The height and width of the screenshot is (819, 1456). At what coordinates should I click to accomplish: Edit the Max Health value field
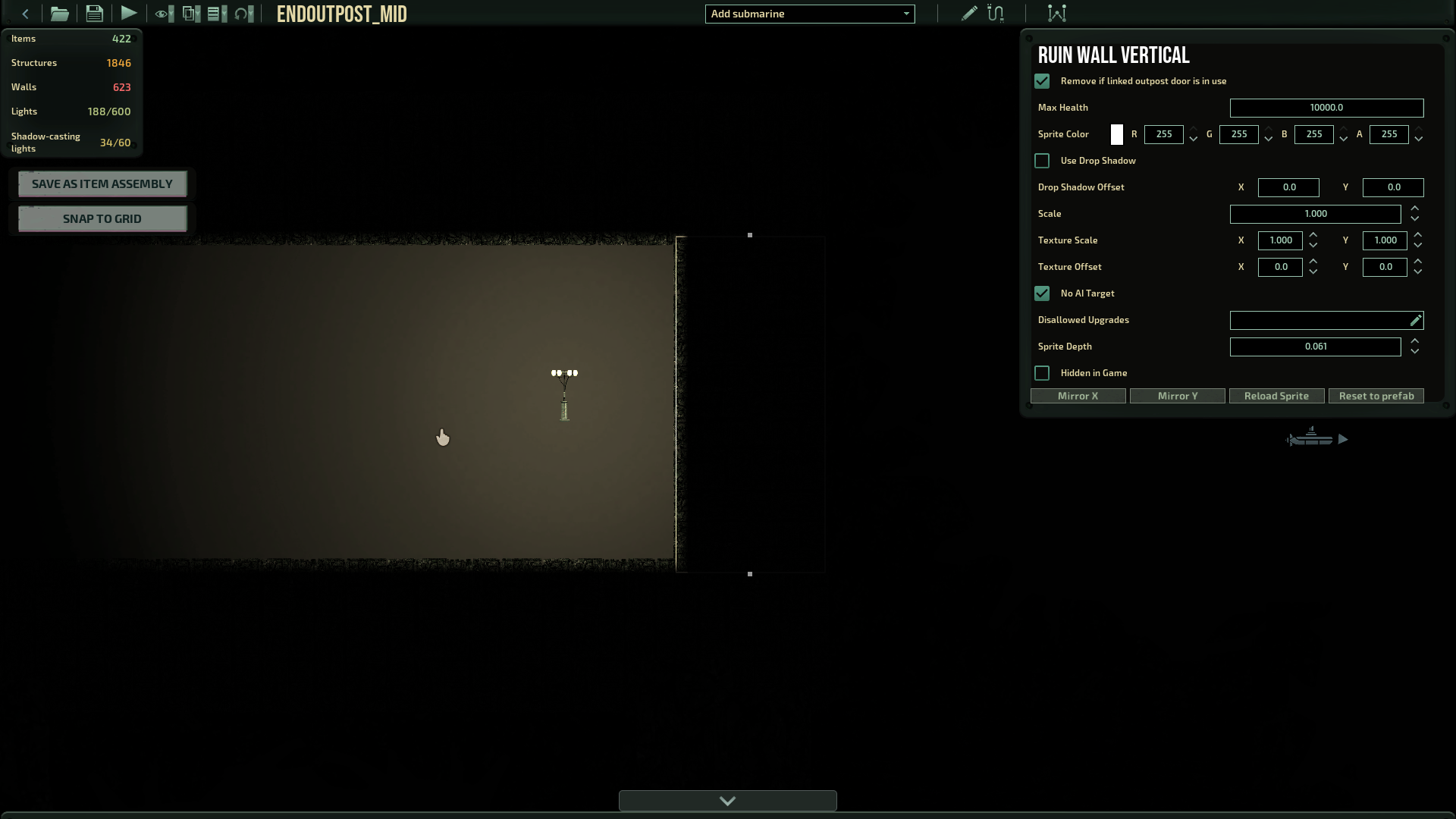point(1326,108)
